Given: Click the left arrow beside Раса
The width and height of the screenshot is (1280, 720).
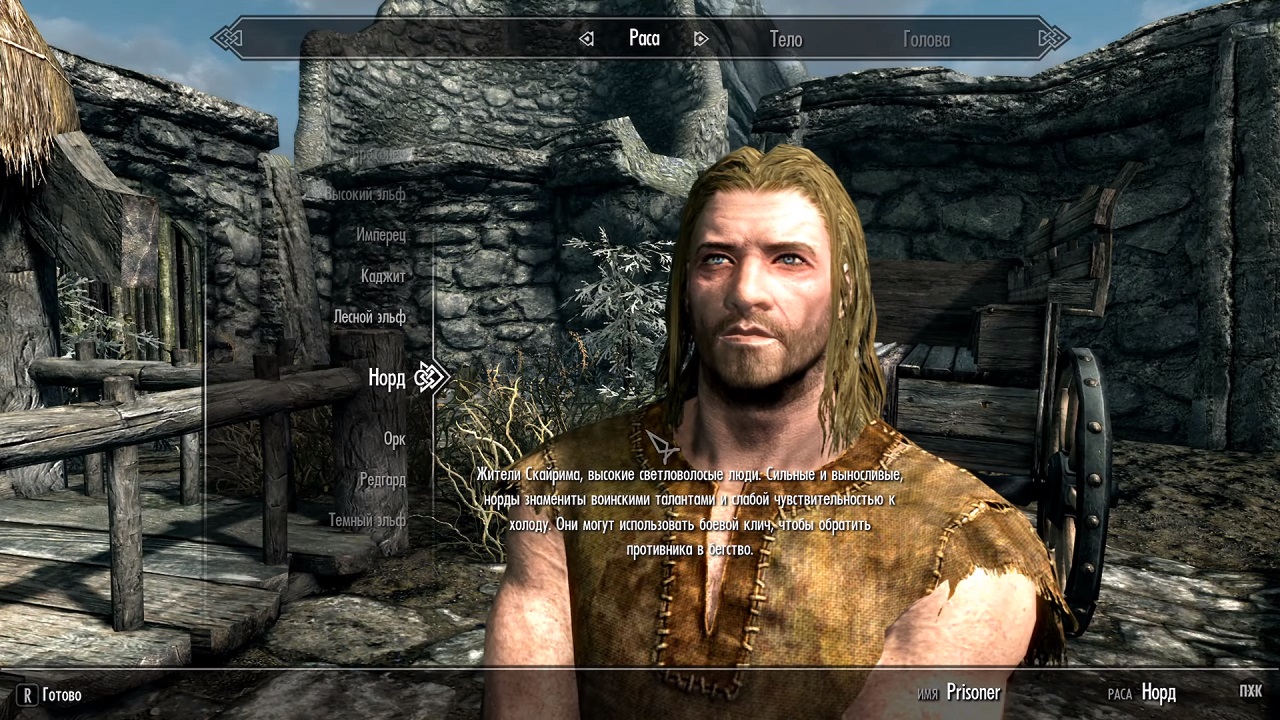Looking at the screenshot, I should pos(587,39).
